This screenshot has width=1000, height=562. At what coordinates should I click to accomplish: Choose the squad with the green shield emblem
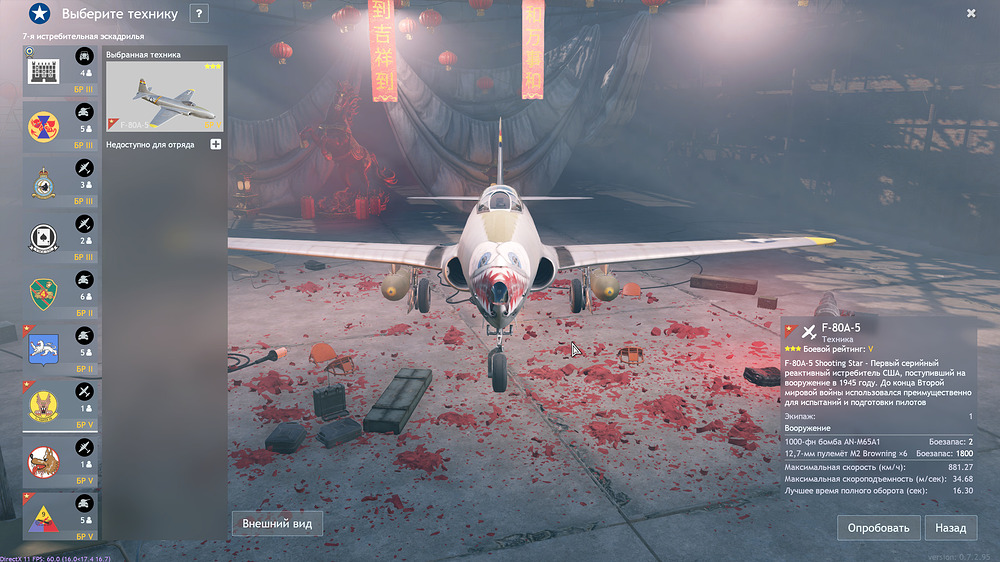[61, 295]
